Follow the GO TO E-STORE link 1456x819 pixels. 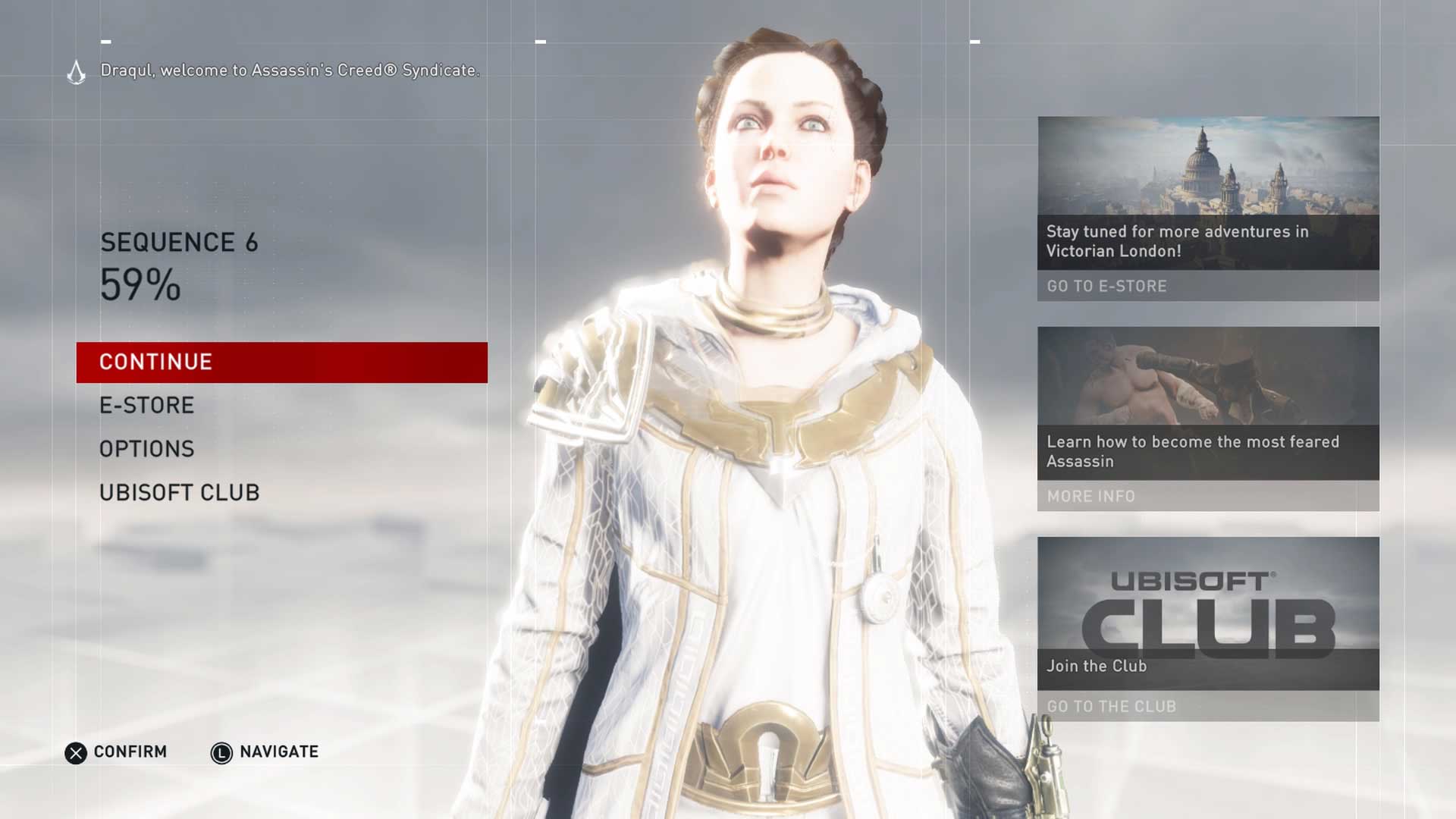pos(1107,286)
